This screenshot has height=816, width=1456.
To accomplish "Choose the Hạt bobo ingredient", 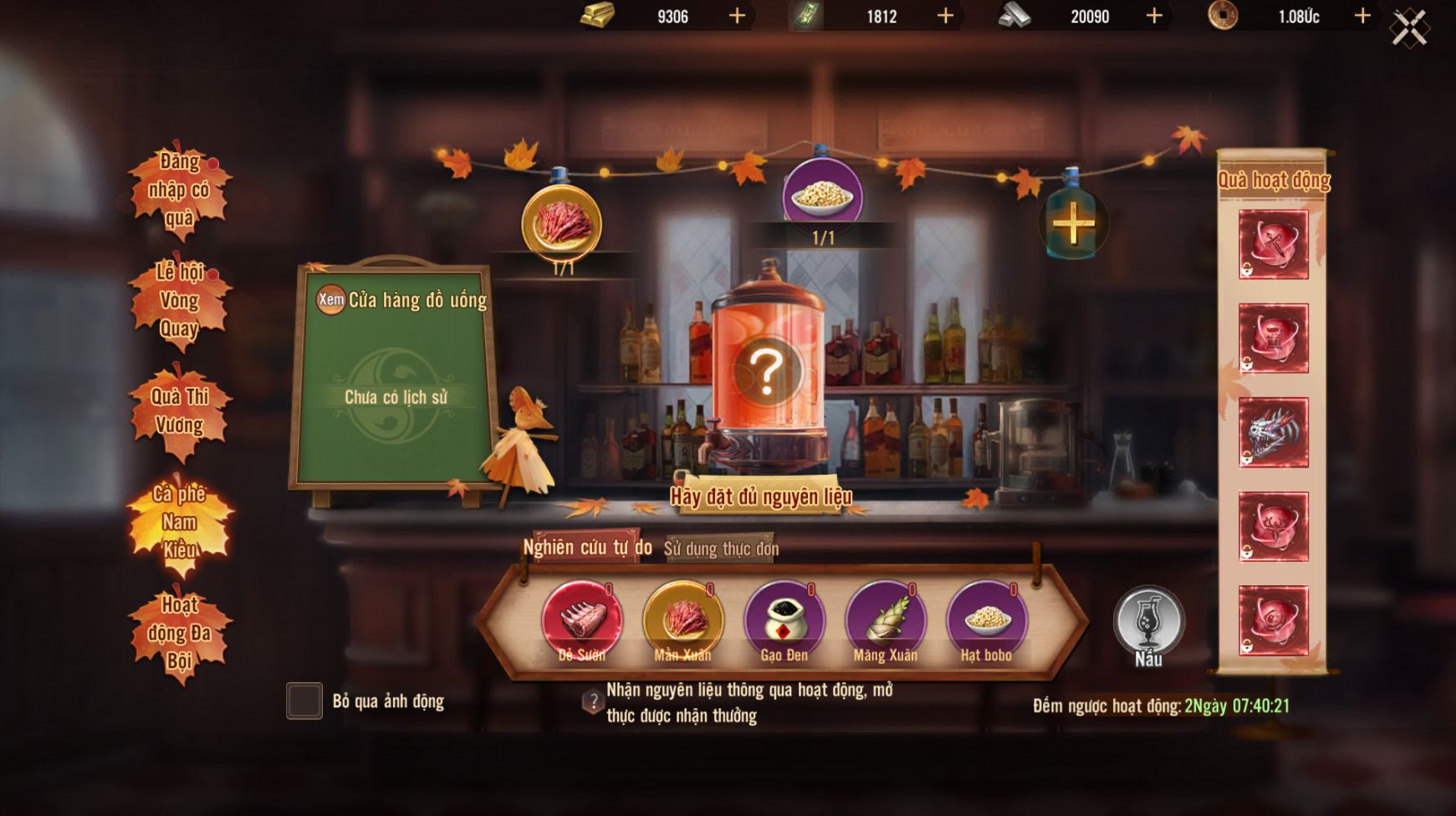I will click(x=986, y=620).
